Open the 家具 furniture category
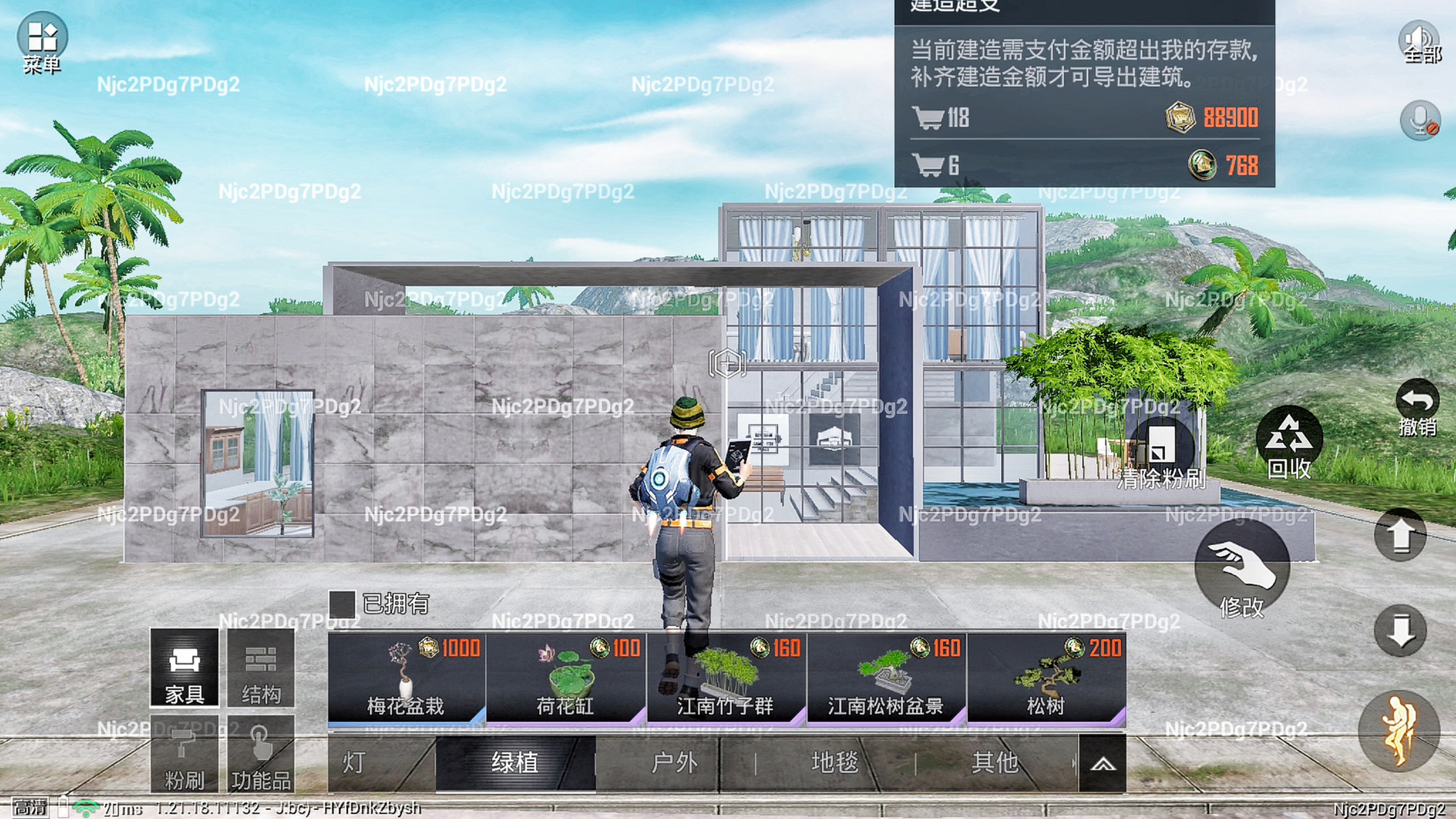Viewport: 1456px width, 819px height. [x=184, y=667]
